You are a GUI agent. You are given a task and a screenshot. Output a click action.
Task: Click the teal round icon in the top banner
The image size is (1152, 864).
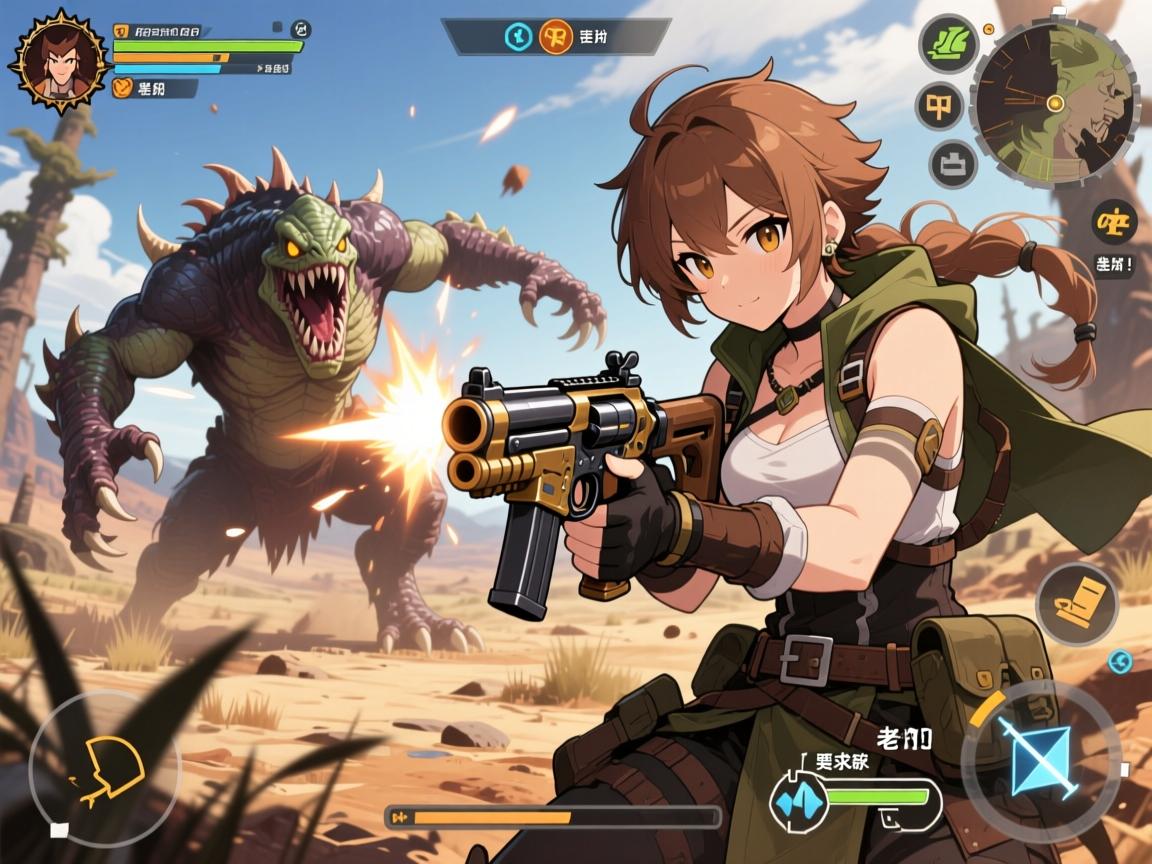coord(518,36)
